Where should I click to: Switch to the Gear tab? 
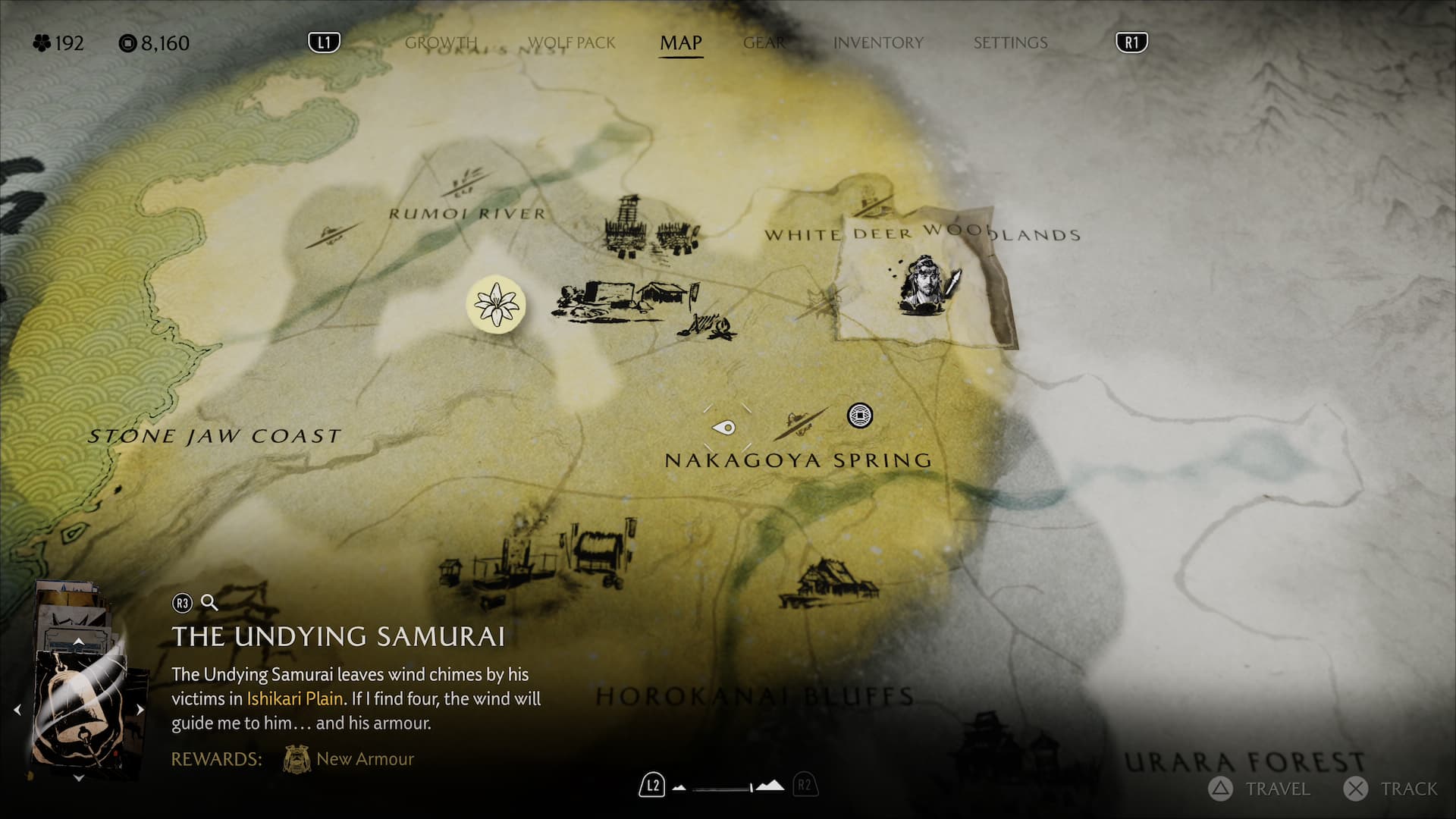764,42
